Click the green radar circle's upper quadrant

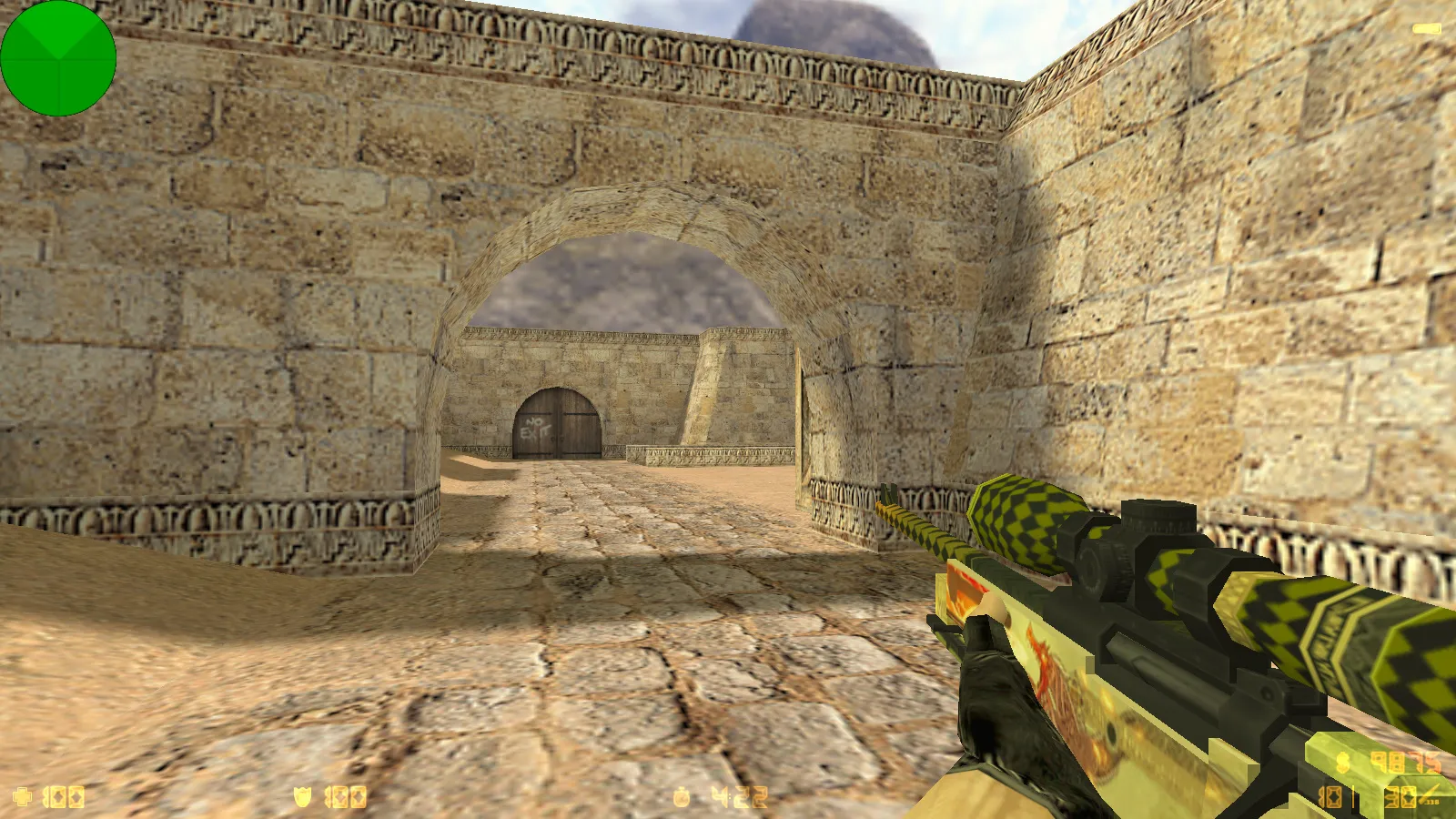(59, 32)
